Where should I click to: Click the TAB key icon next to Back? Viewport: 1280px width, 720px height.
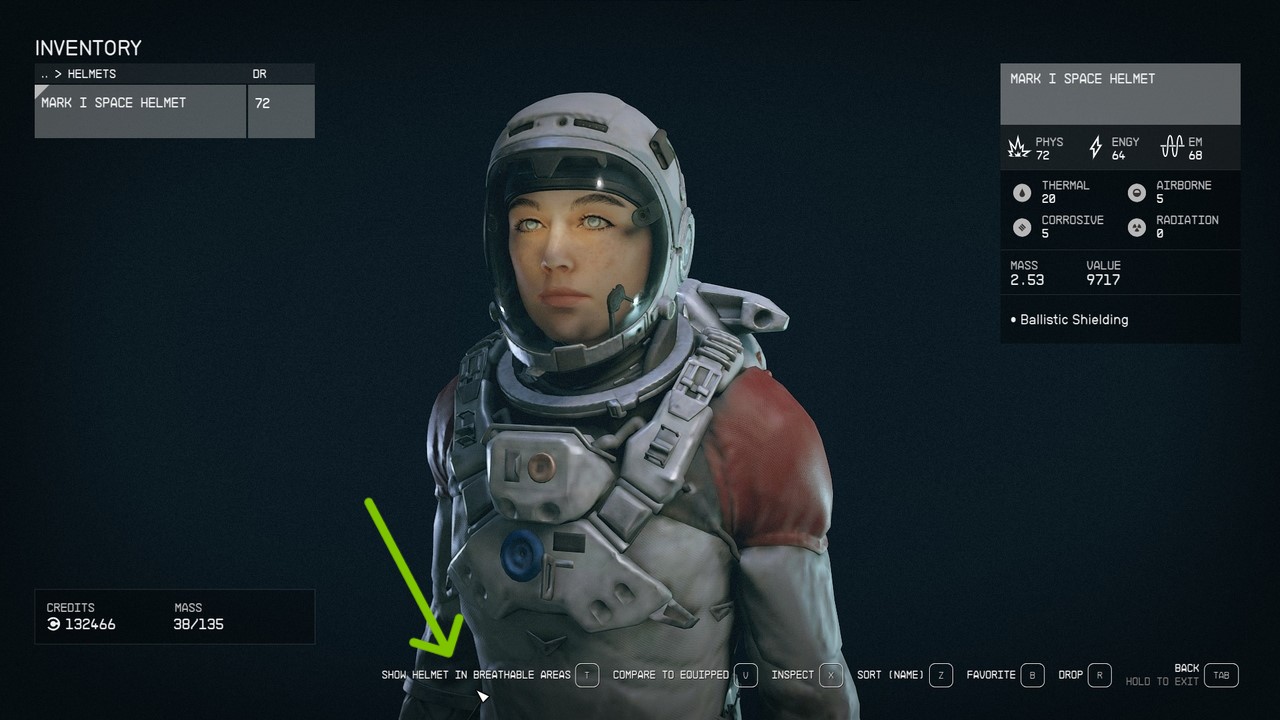point(1220,675)
